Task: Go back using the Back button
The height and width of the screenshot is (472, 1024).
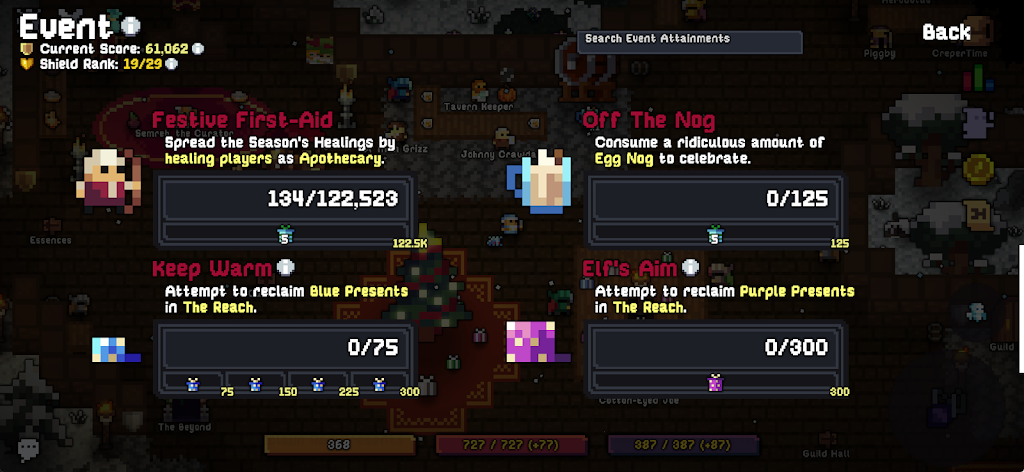Action: (x=946, y=32)
